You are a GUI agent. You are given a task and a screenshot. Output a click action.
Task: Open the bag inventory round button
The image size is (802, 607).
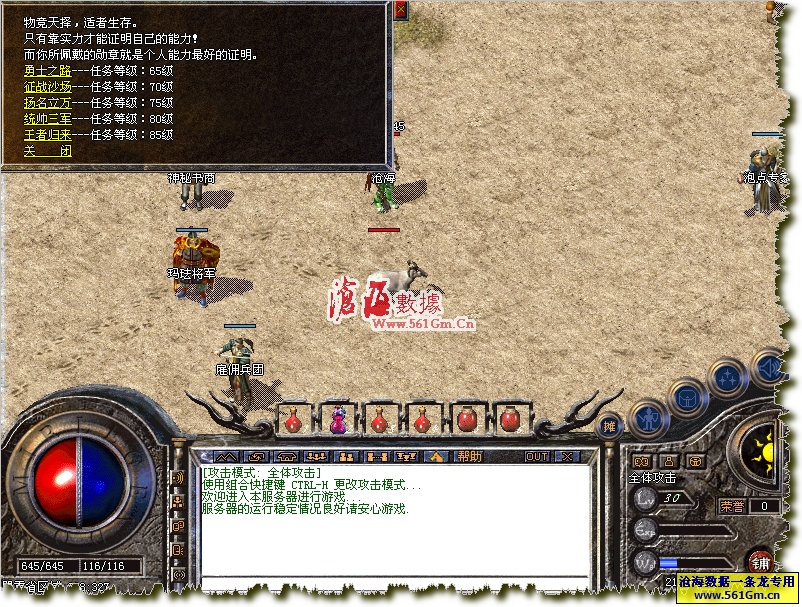pos(688,397)
